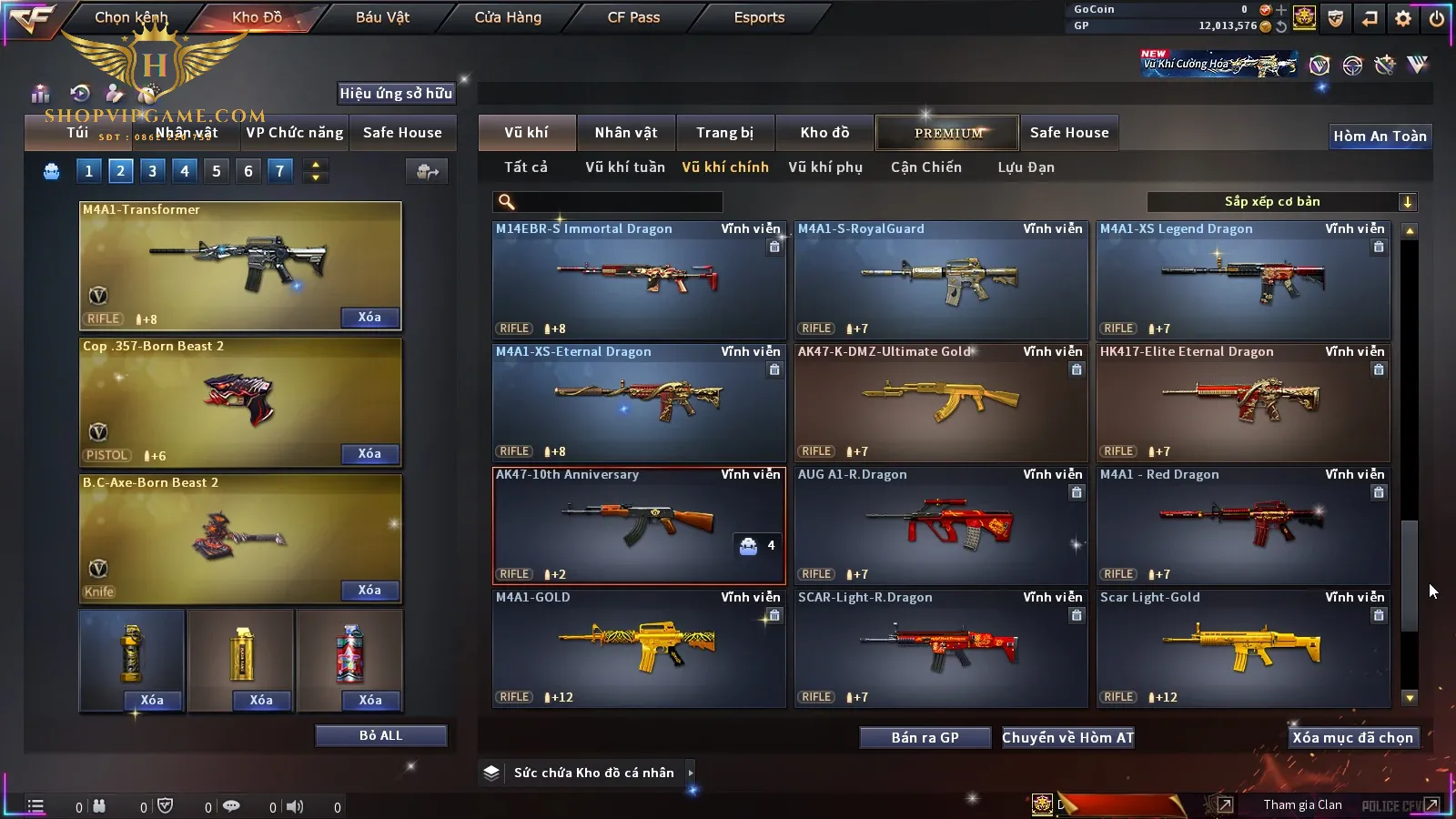
Task: Open the gear settings icon
Action: tap(1403, 18)
